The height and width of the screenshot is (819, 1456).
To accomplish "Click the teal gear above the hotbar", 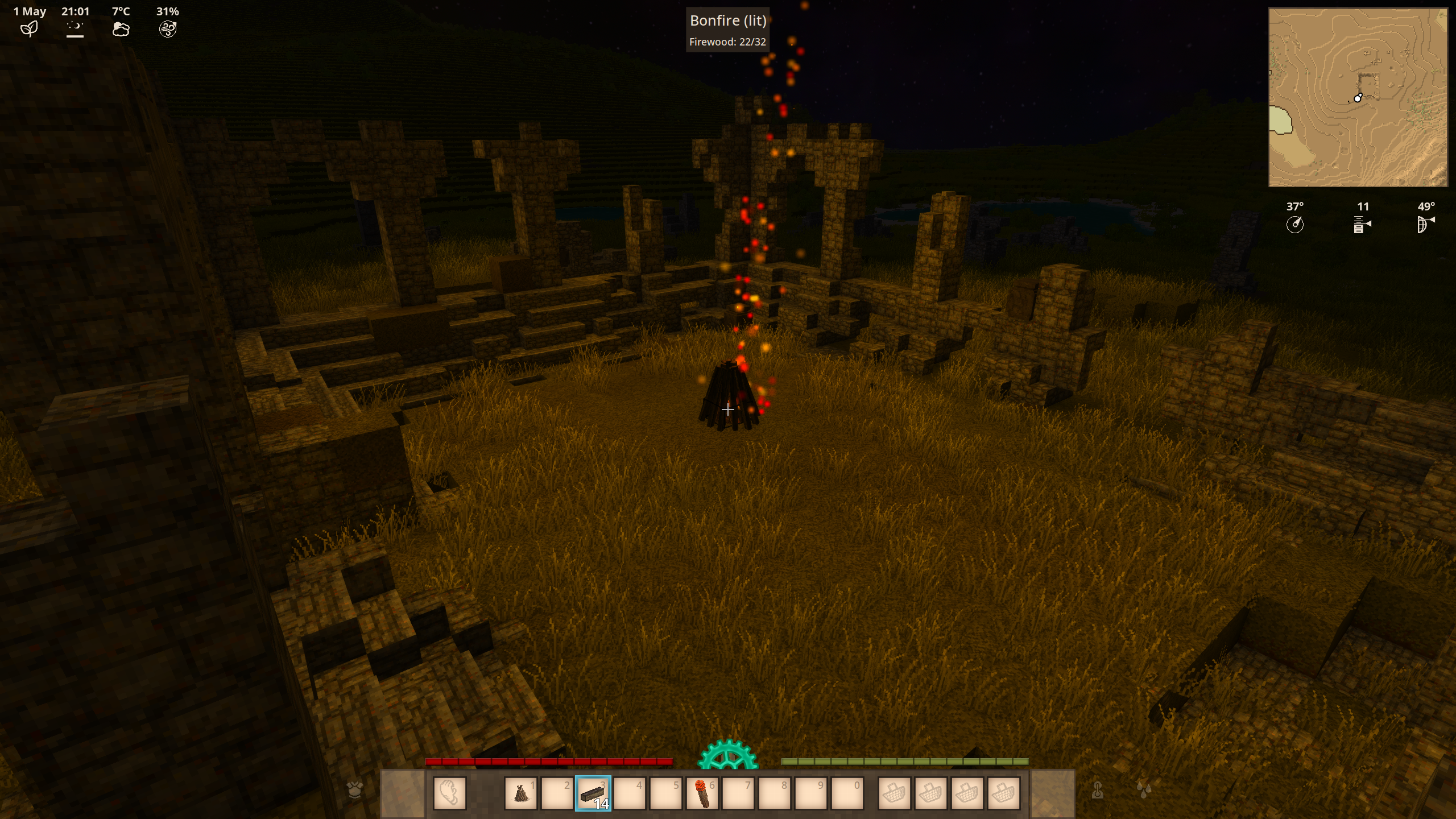I will point(728,755).
